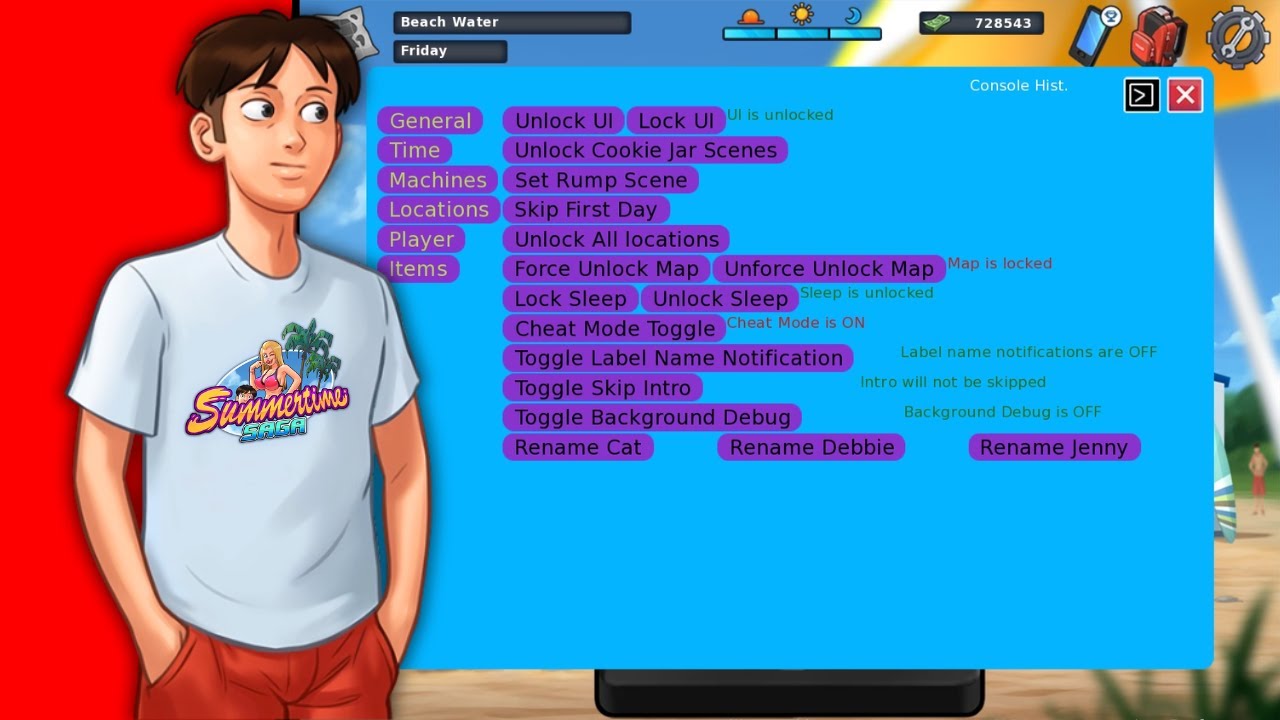1280x720 pixels.
Task: Open the backpack inventory icon
Action: [1158, 36]
